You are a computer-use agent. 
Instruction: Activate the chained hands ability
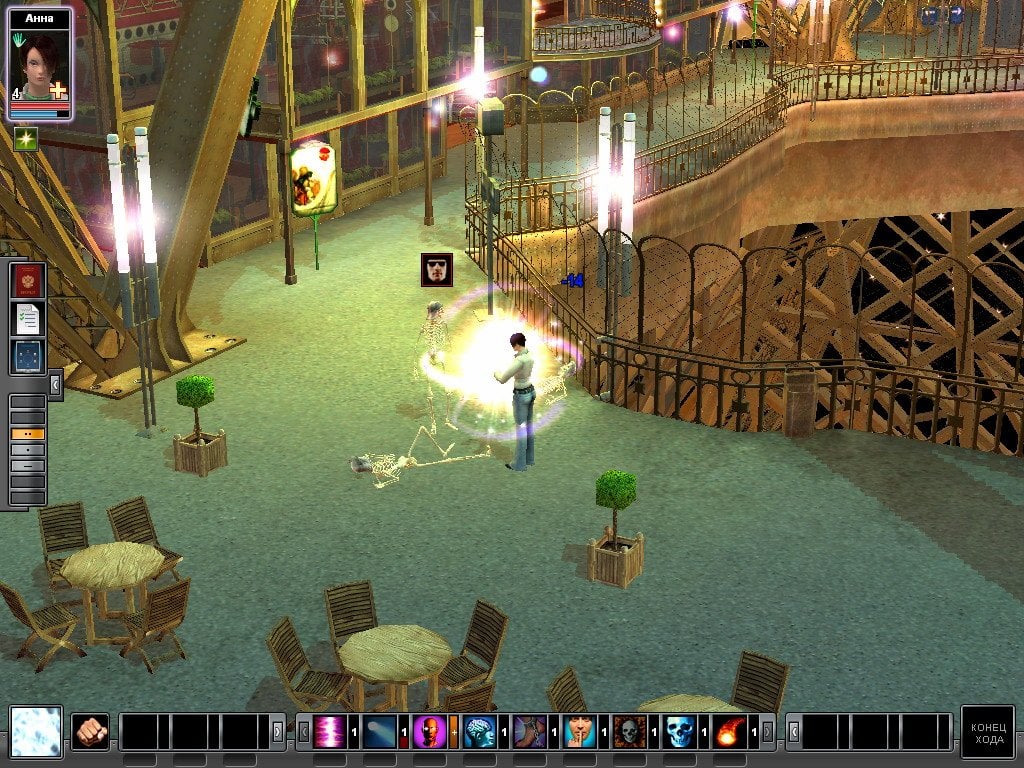[530, 732]
